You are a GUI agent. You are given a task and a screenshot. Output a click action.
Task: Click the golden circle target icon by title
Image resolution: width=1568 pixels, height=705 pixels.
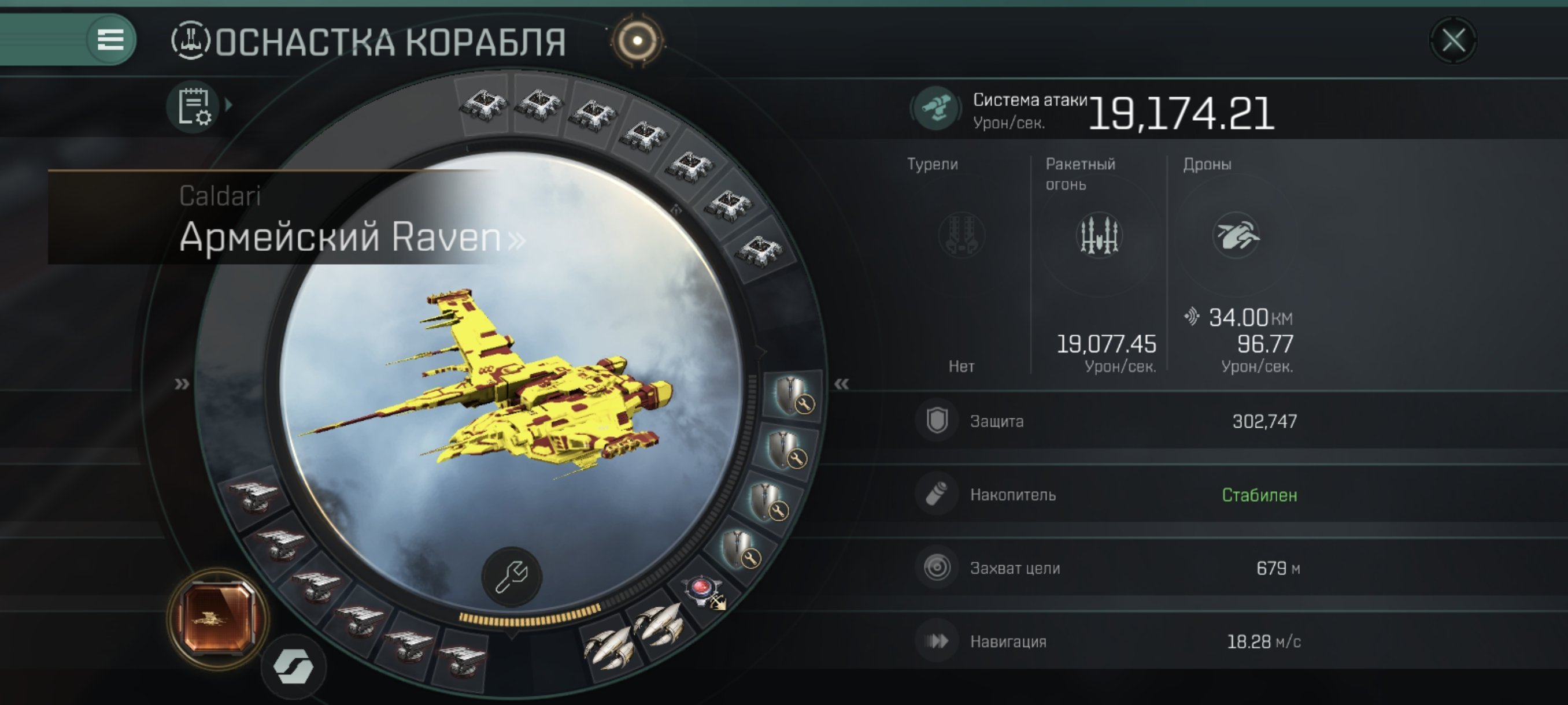pos(637,41)
